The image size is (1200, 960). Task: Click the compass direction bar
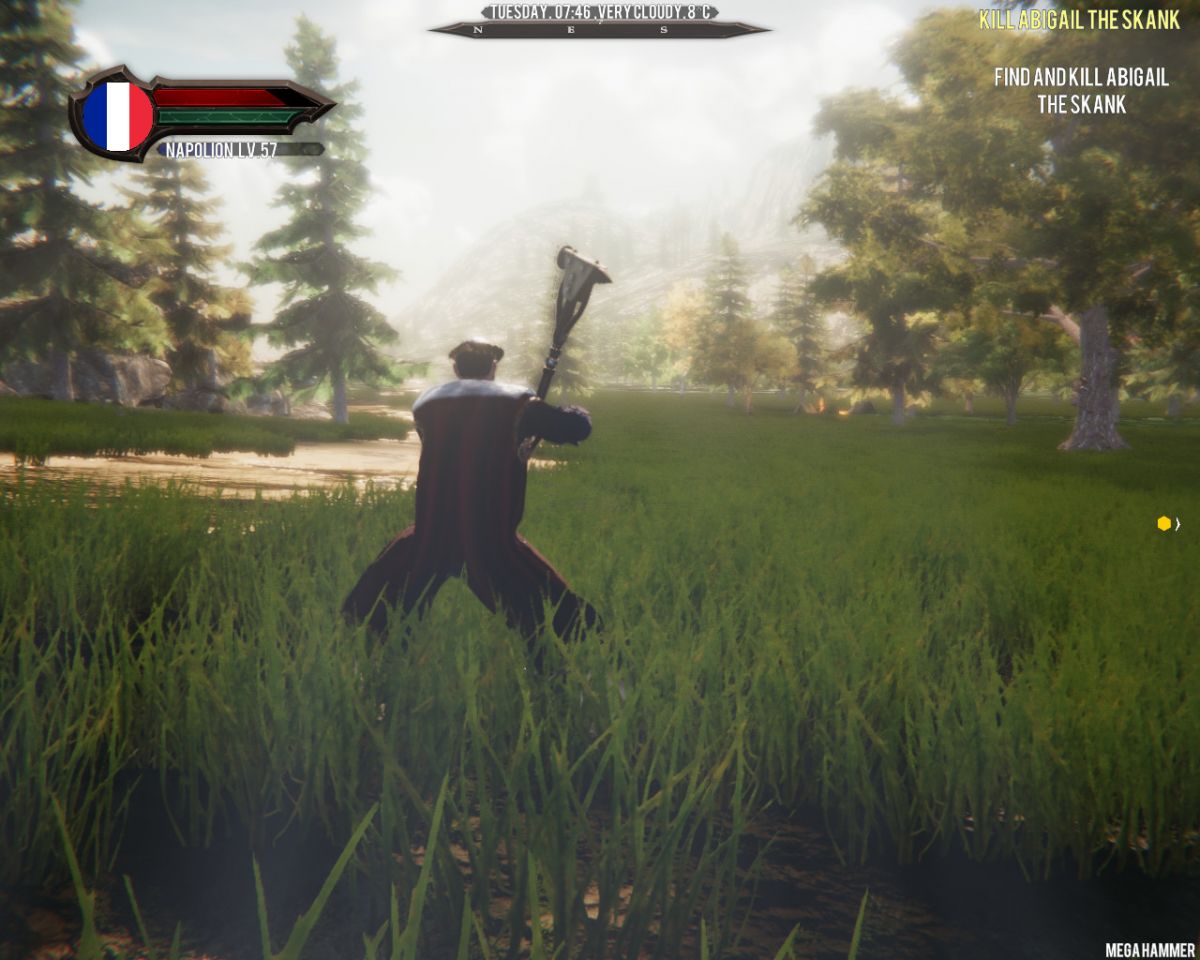(598, 30)
